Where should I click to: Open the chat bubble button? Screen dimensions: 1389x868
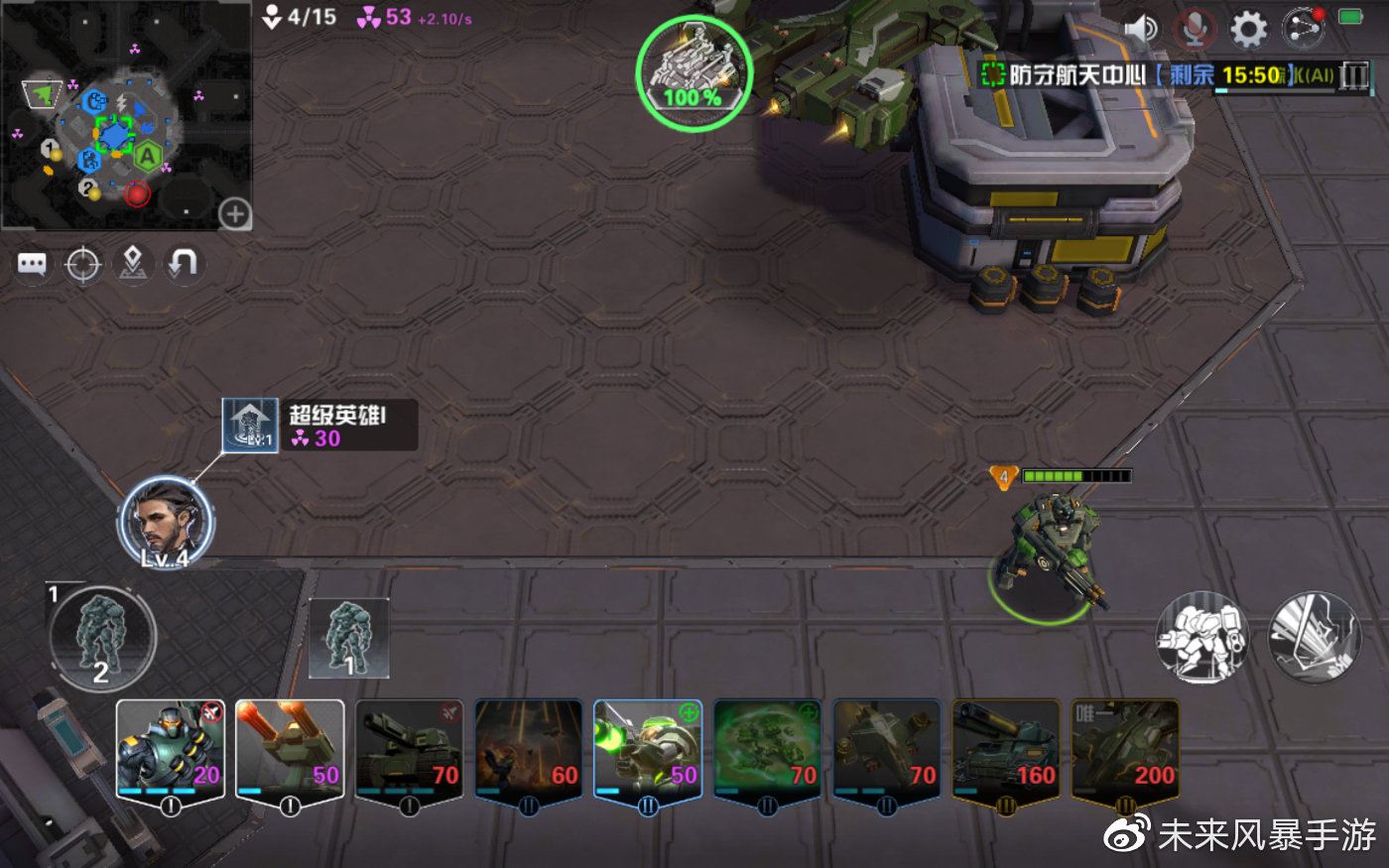32,265
